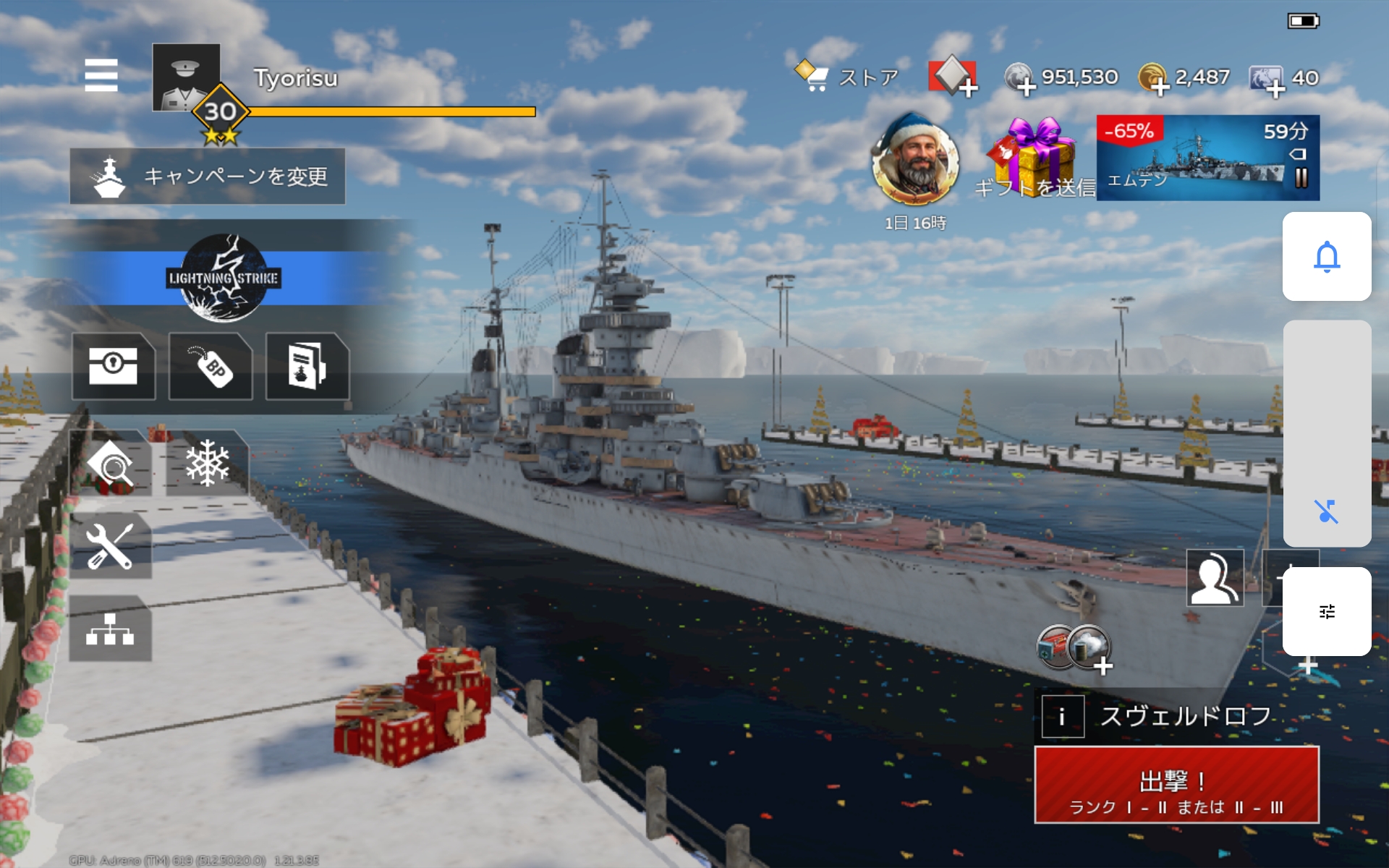
Task: Open the wrench and screwdriver upgrades
Action: pos(111,546)
